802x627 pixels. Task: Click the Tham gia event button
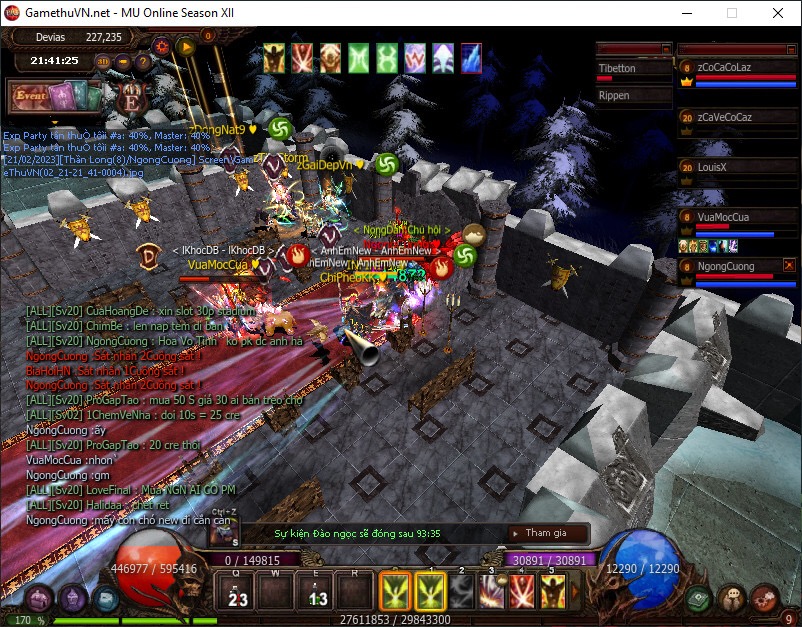tap(546, 534)
